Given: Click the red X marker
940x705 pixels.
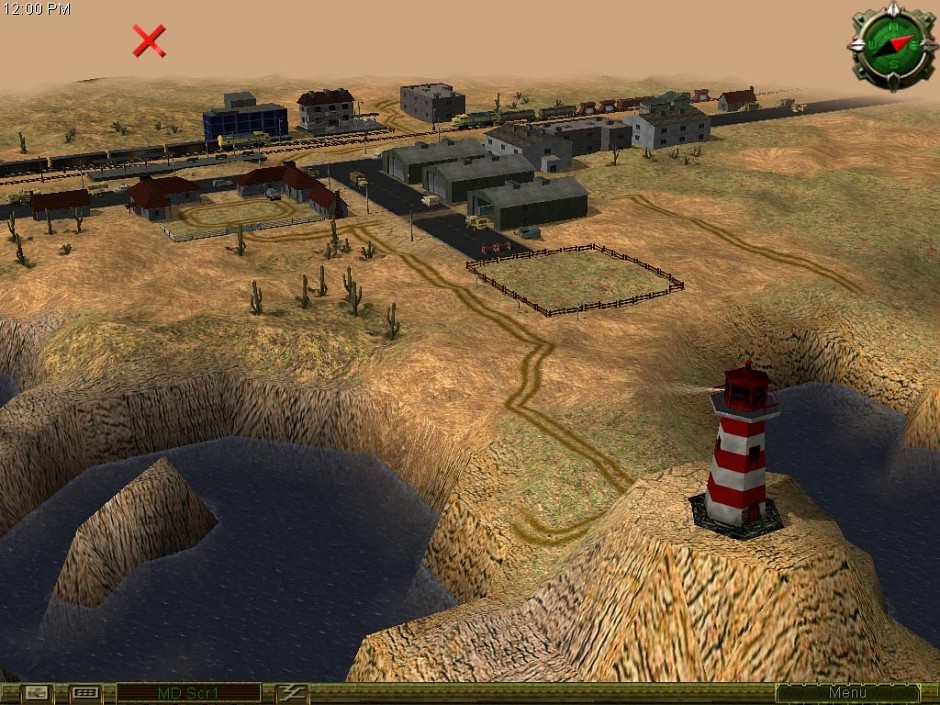Looking at the screenshot, I should tap(149, 41).
